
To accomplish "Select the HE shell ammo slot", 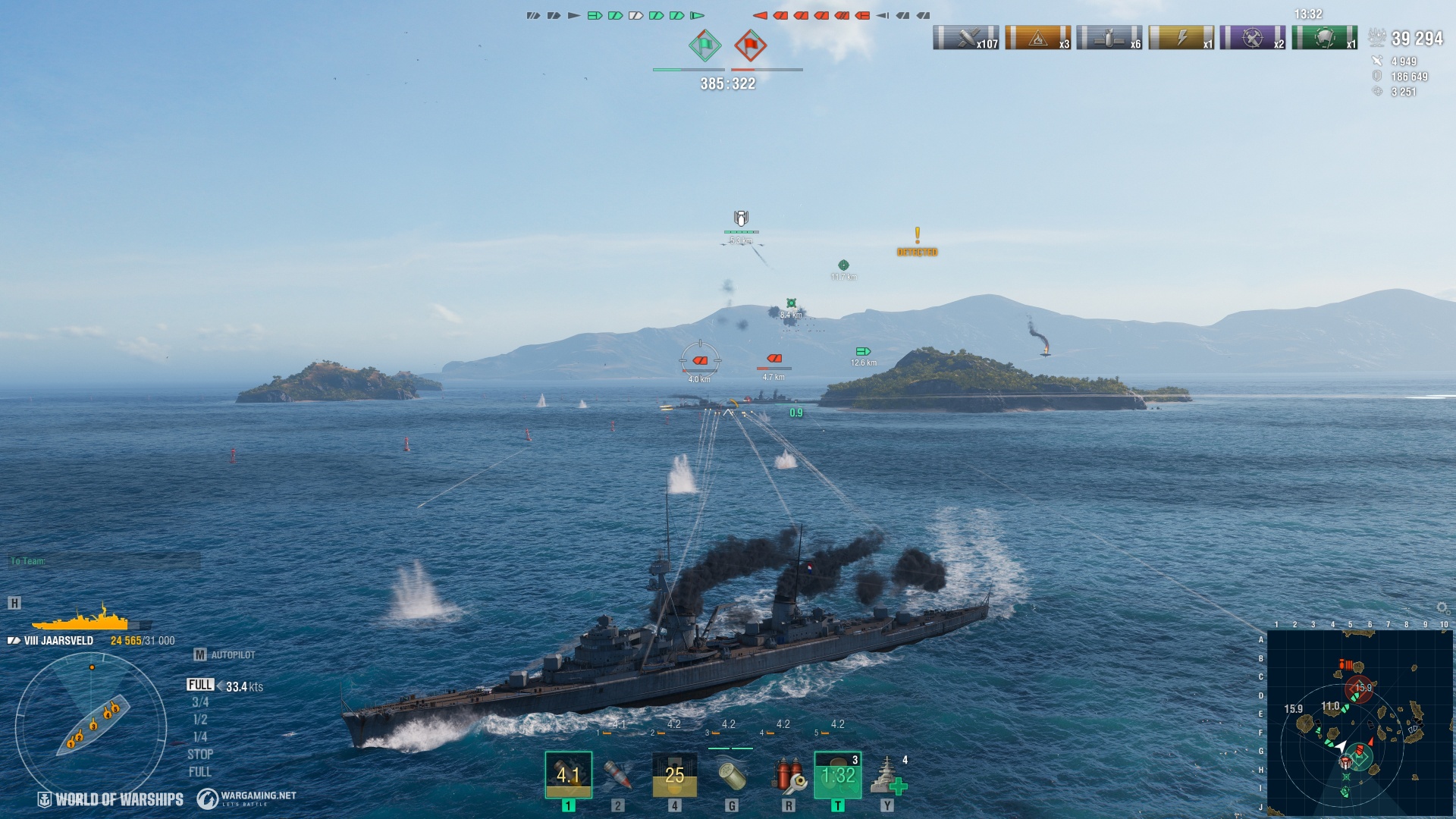I will 568,775.
